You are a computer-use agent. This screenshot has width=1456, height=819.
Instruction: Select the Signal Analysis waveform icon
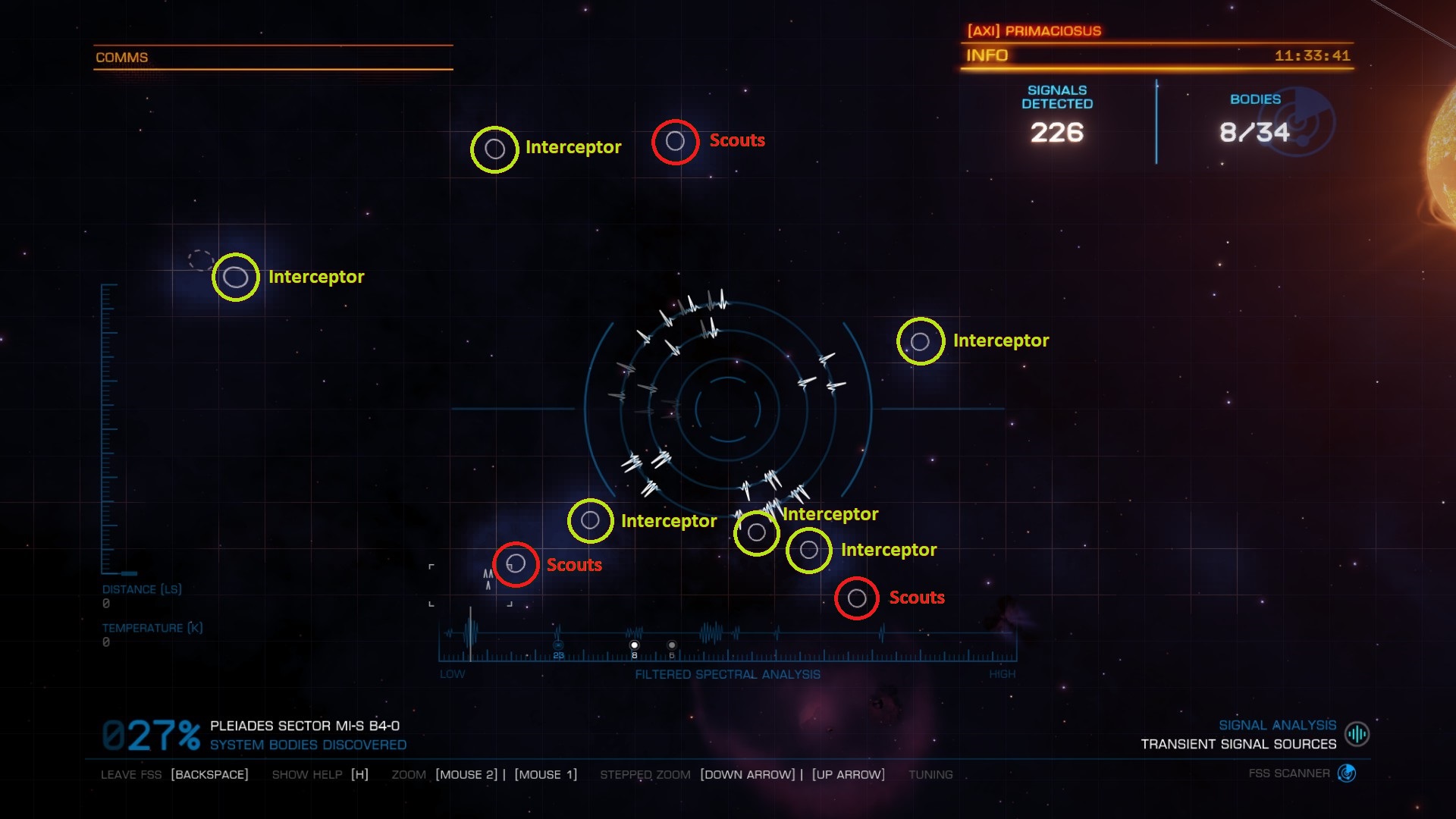[x=1357, y=734]
